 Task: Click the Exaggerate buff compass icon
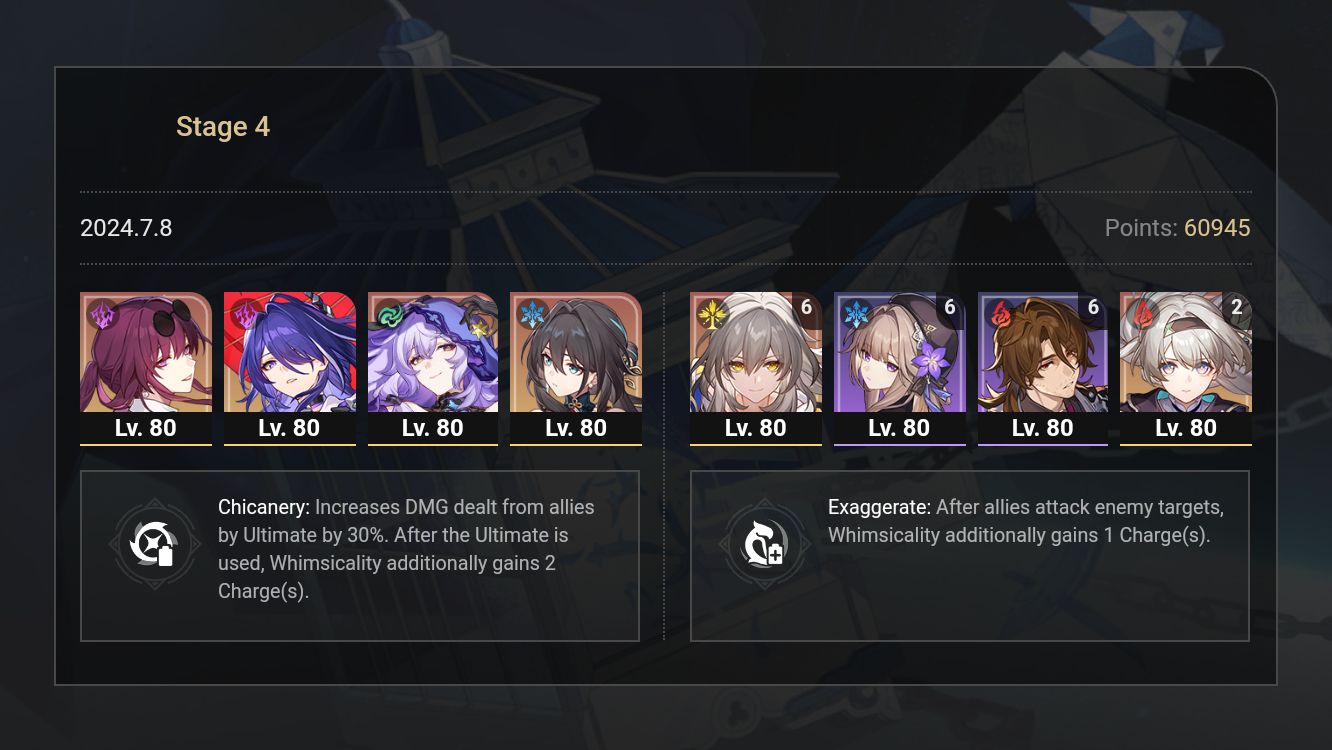[x=765, y=545]
